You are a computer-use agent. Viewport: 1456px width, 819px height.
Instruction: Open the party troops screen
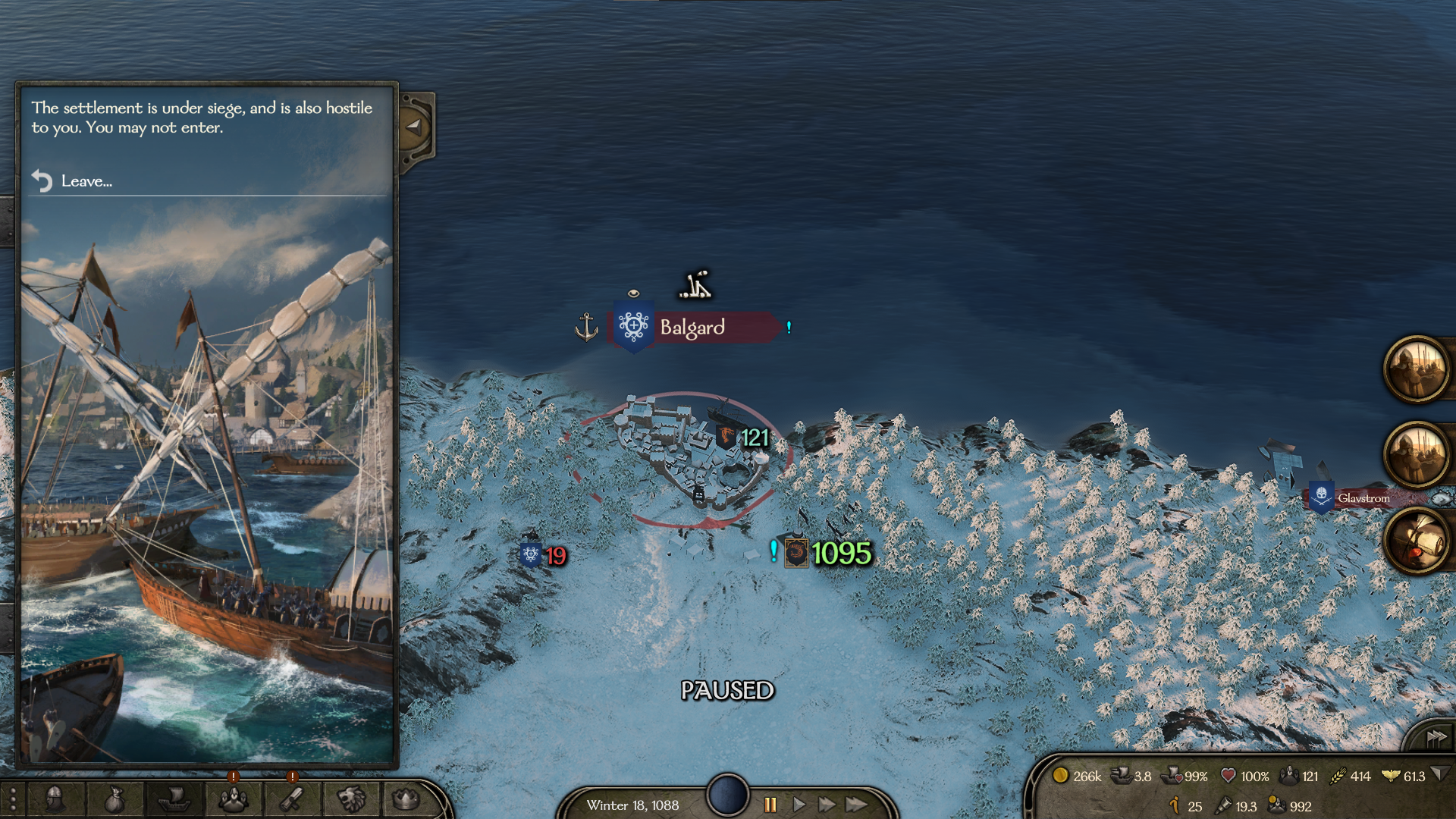pyautogui.click(x=233, y=799)
